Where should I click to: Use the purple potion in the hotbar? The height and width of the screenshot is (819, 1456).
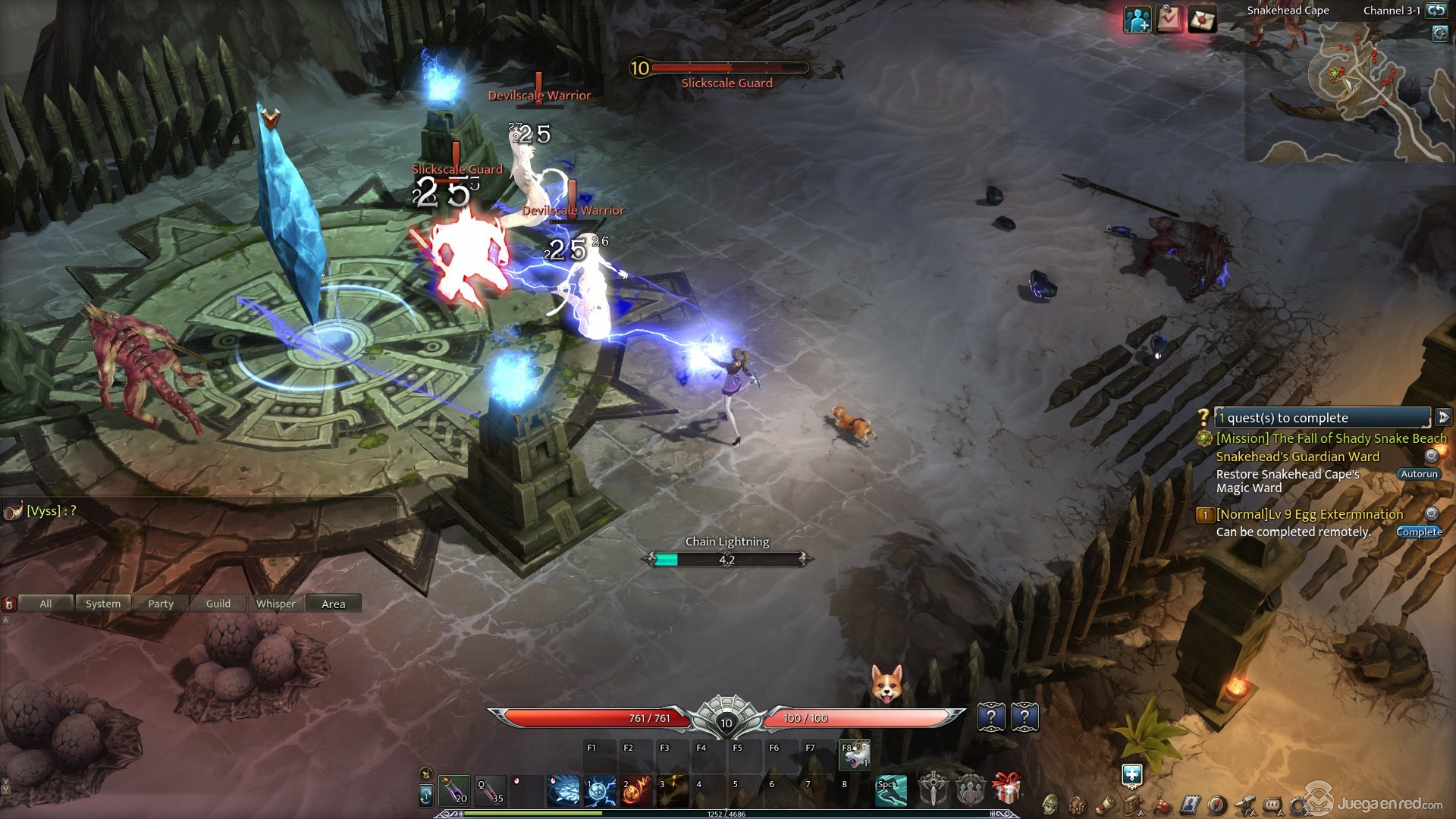pos(453,790)
